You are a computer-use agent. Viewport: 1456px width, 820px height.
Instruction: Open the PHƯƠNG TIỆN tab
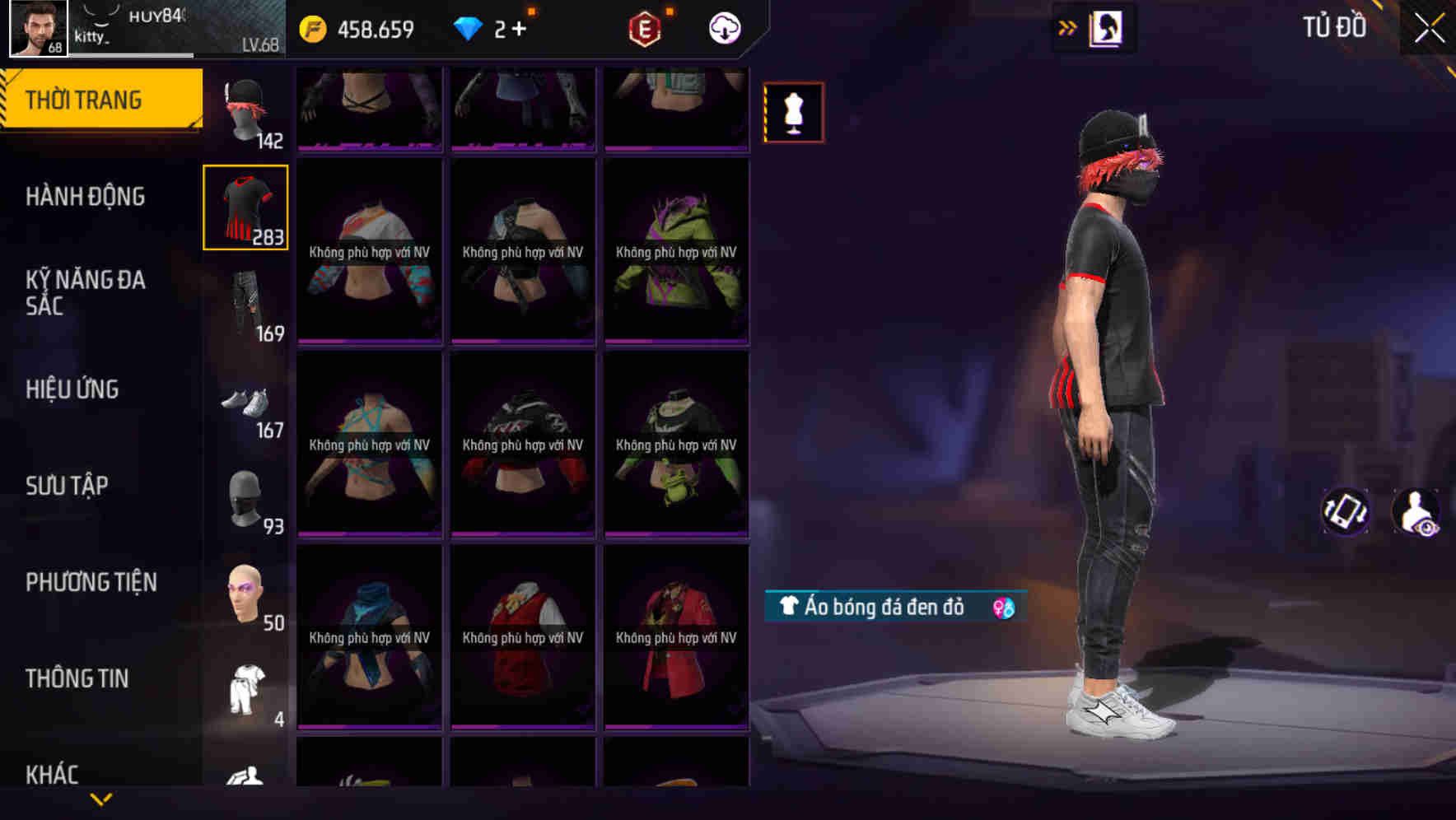91,581
